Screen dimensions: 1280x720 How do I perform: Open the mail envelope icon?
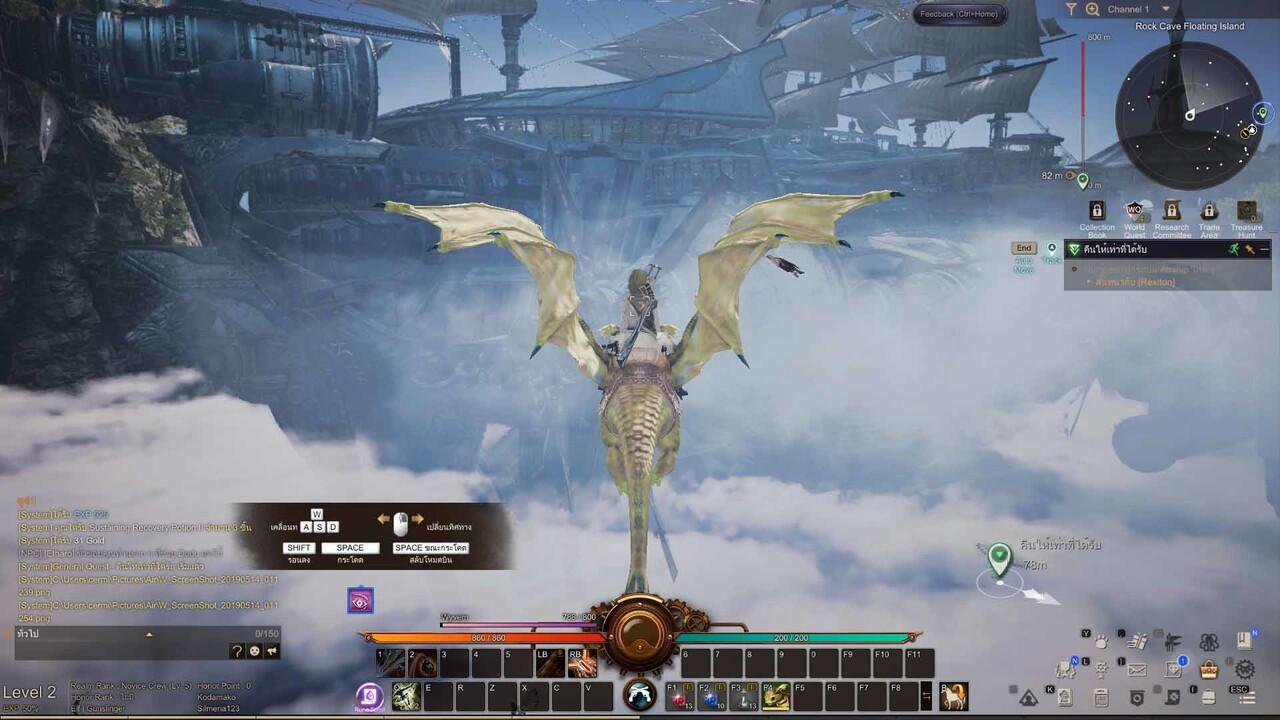click(1137, 669)
